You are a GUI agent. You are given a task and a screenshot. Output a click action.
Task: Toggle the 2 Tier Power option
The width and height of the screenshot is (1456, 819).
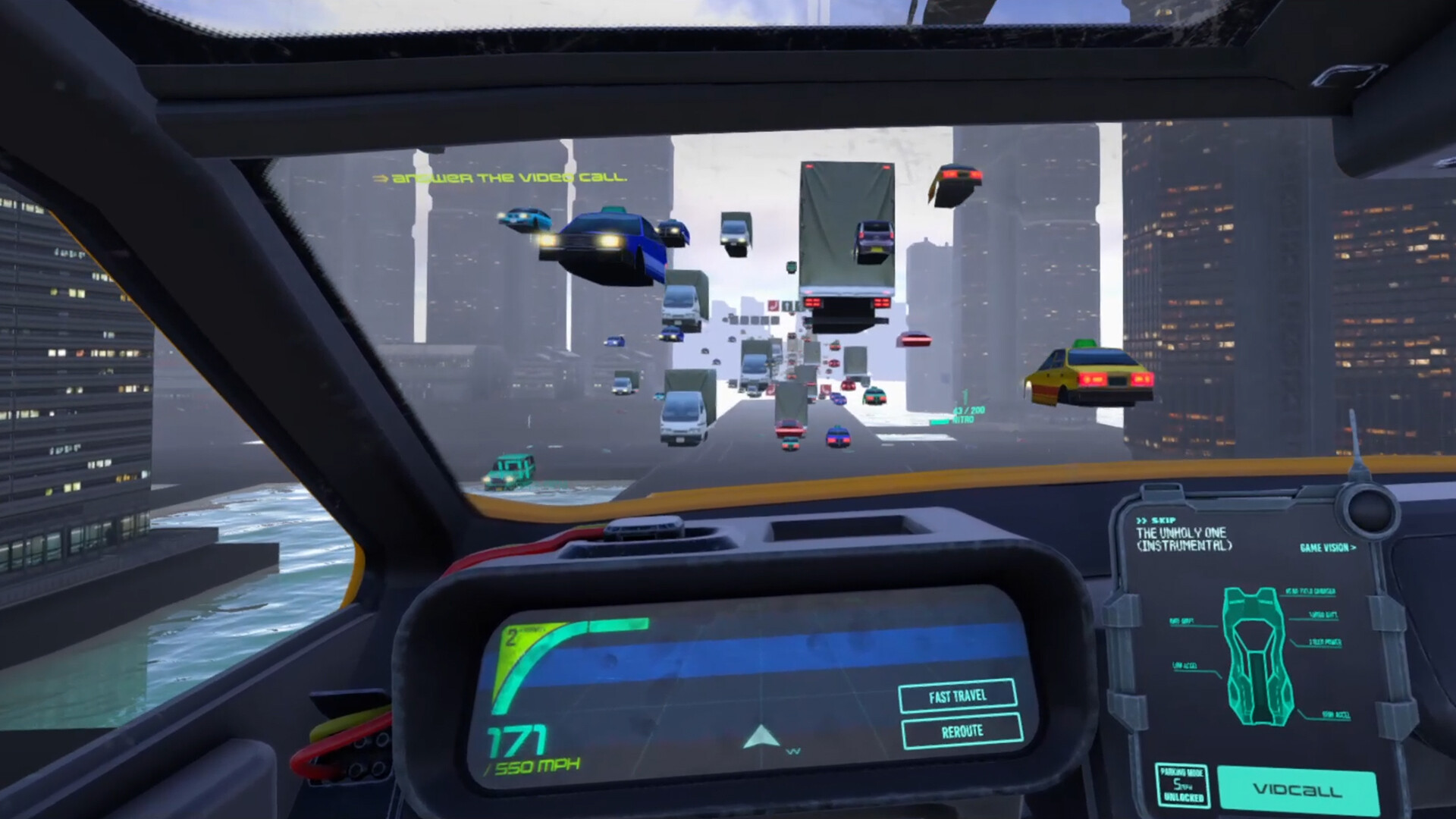1325,642
